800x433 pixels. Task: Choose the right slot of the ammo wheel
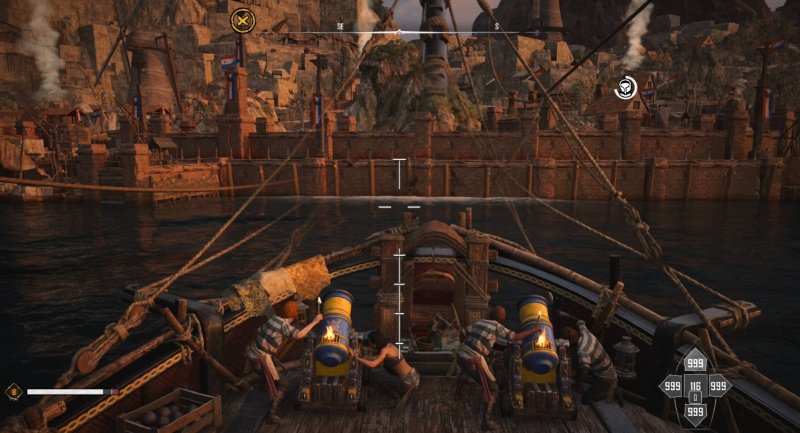(x=718, y=386)
